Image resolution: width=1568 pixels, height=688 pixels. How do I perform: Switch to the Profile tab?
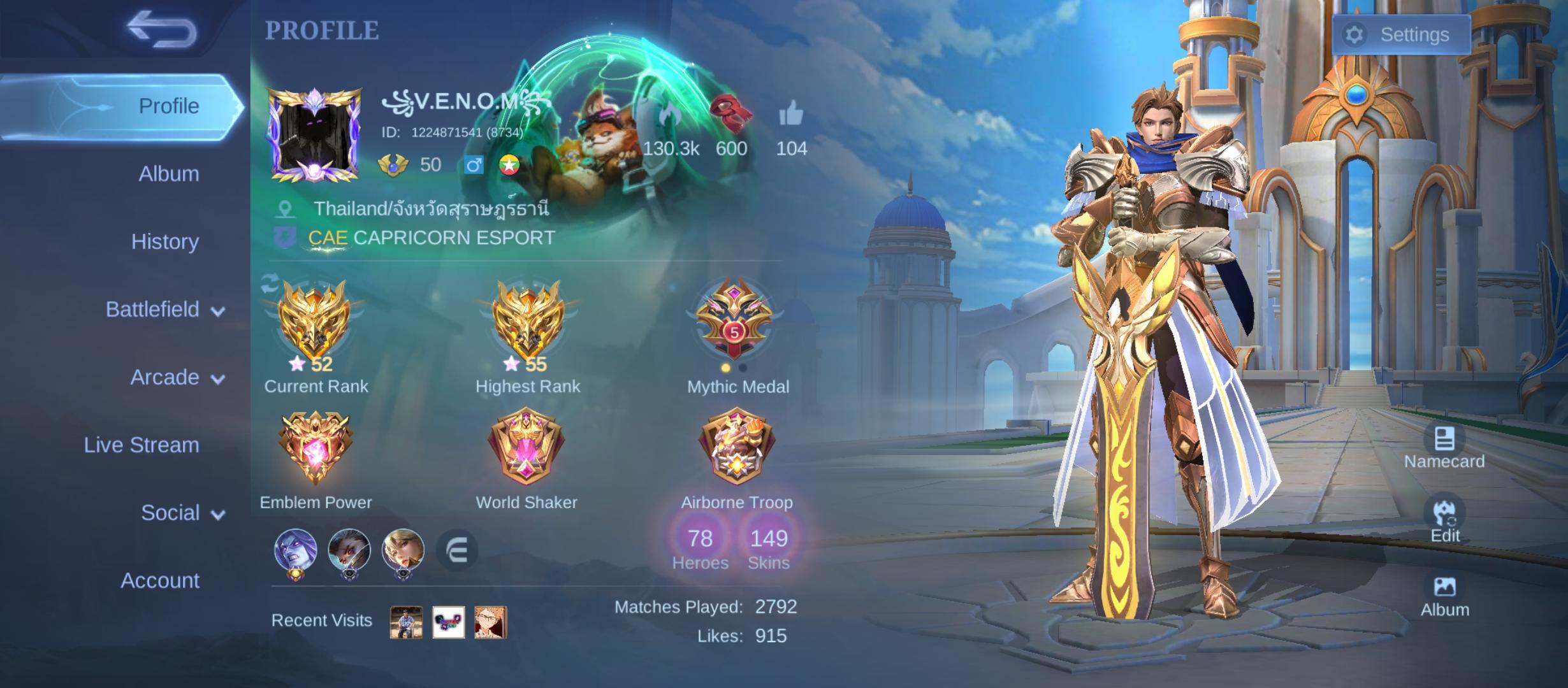168,105
